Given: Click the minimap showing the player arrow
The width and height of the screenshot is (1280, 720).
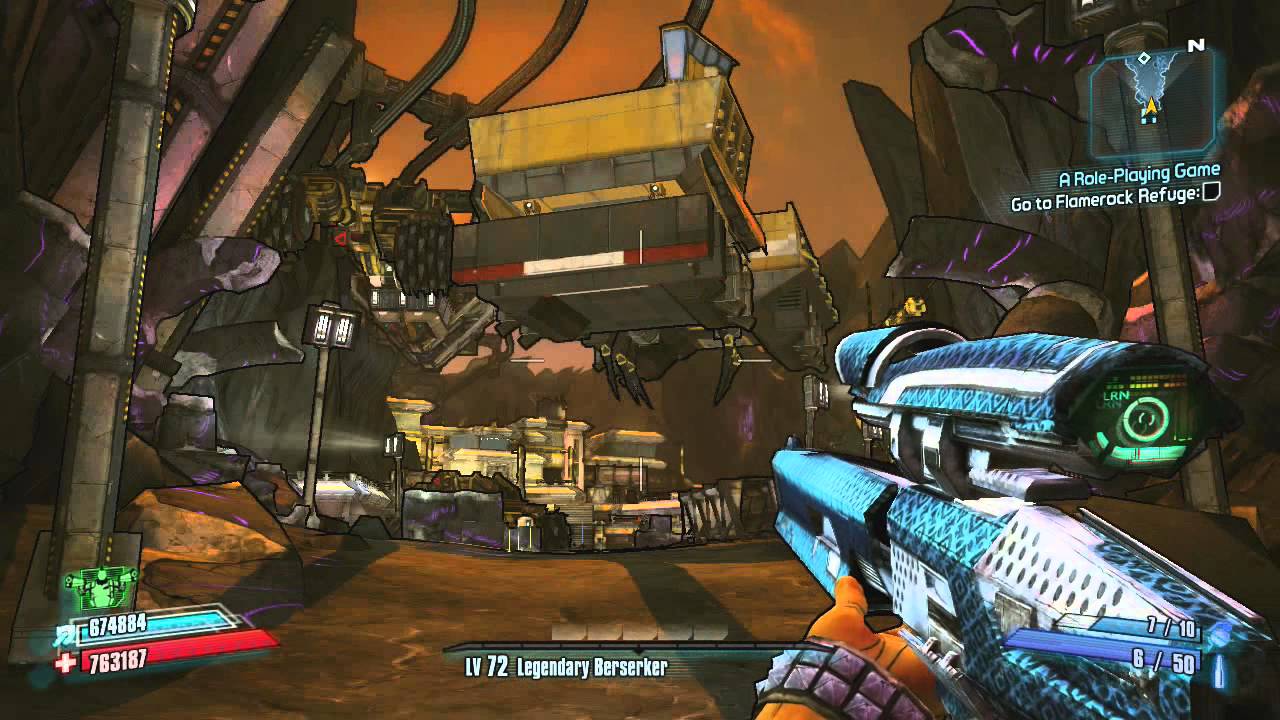Looking at the screenshot, I should click(1153, 96).
